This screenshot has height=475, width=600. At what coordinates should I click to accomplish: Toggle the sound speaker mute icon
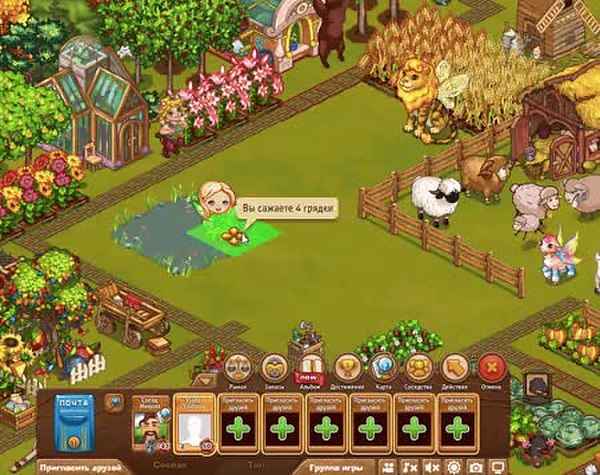click(x=433, y=467)
